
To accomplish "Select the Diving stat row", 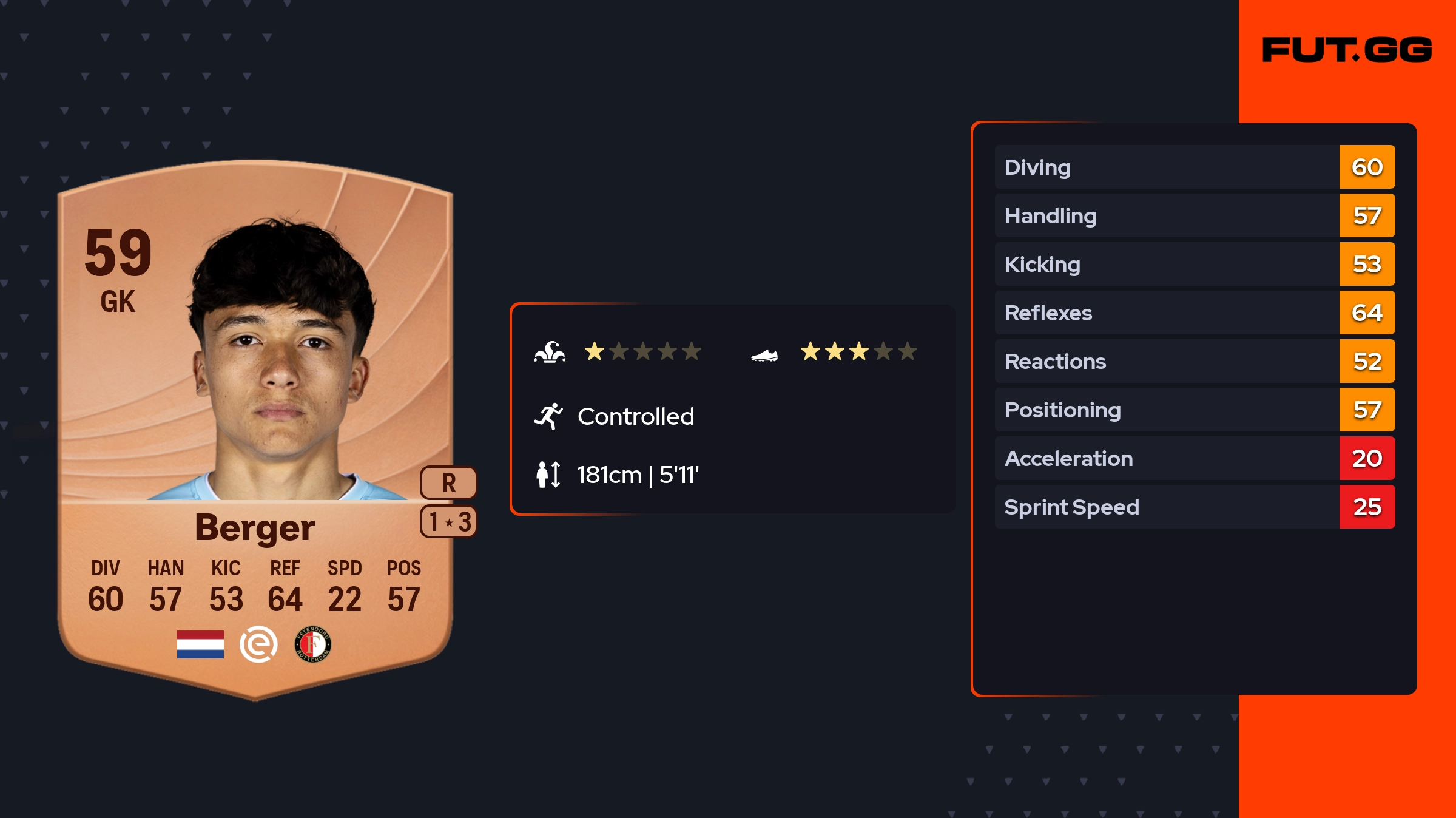I will (x=1194, y=167).
